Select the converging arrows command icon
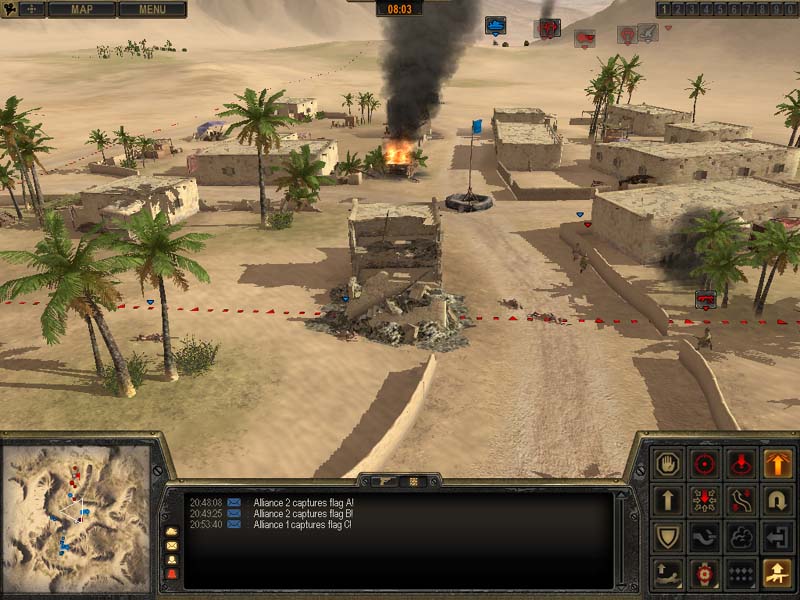The image size is (800, 600). coord(705,500)
